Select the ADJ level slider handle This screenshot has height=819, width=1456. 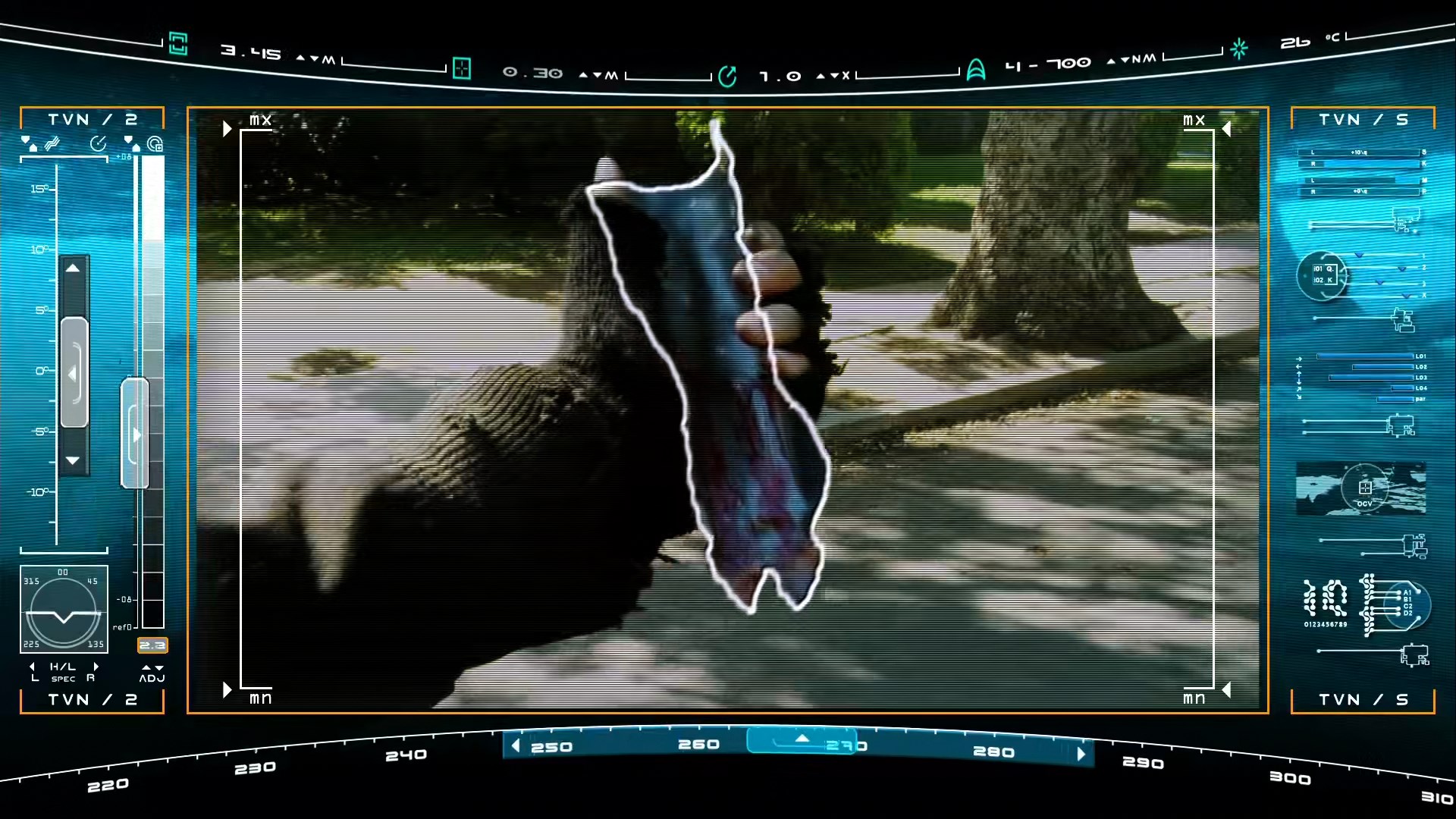[134, 434]
